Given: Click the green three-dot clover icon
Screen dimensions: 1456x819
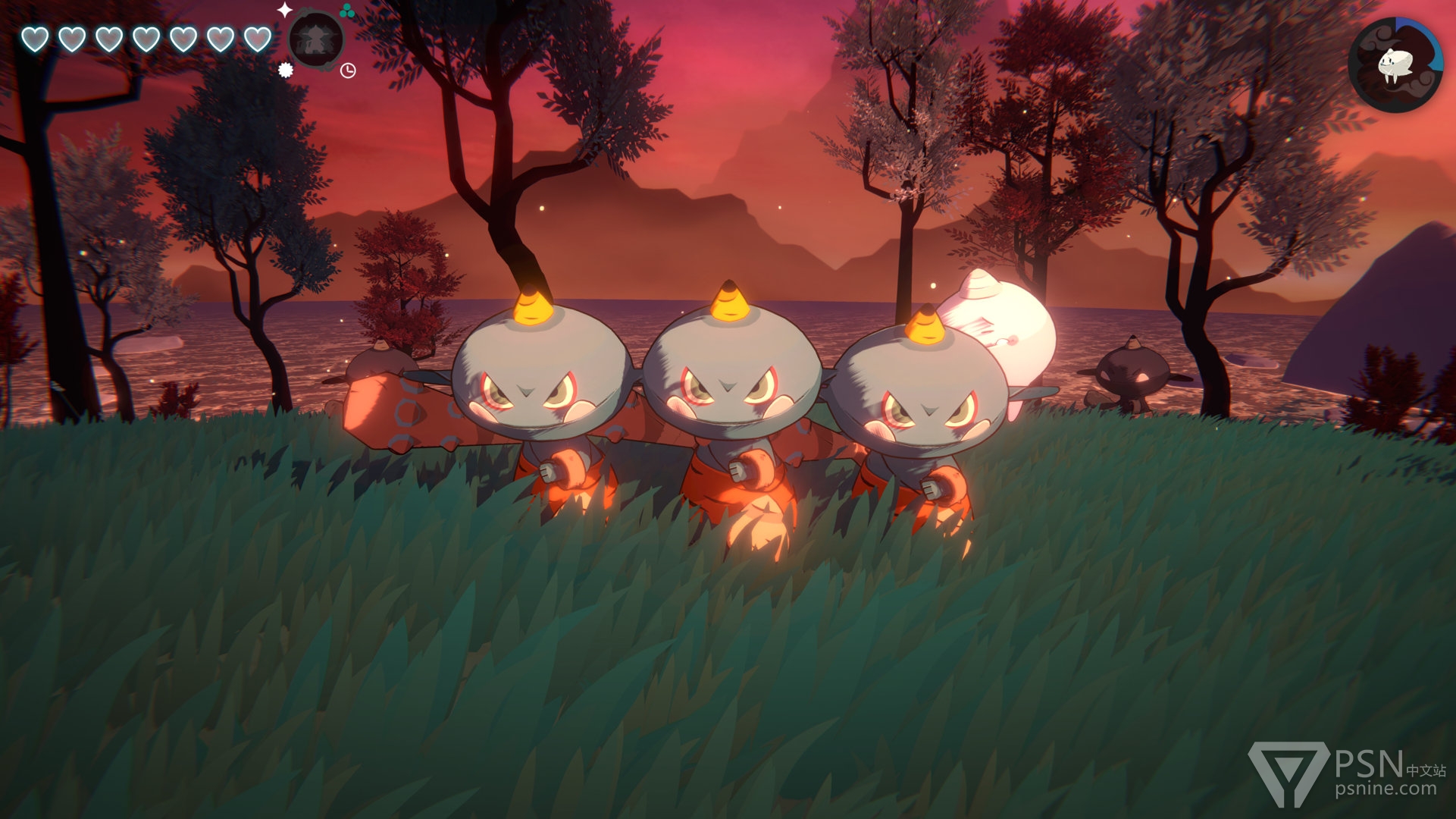Looking at the screenshot, I should click(347, 11).
